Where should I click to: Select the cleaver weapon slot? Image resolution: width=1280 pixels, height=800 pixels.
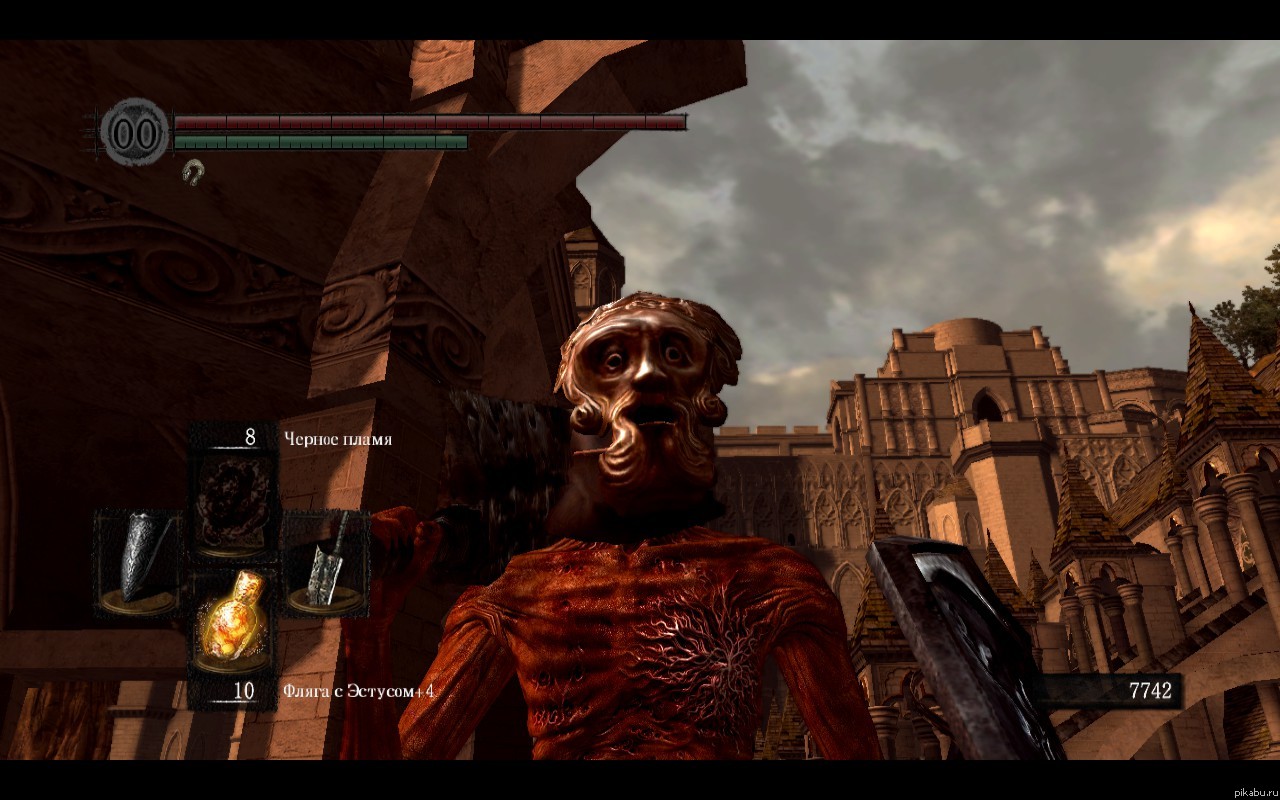click(326, 562)
